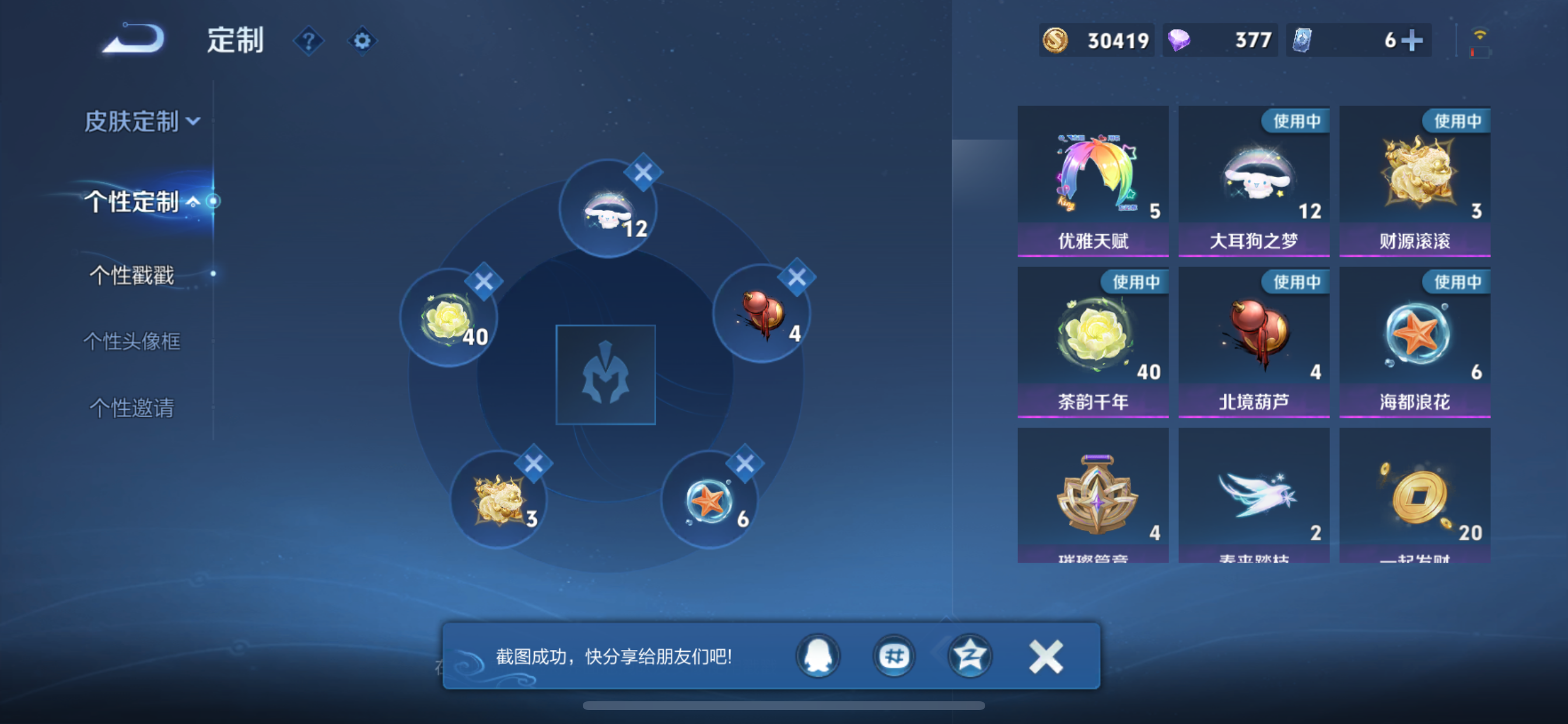Select the 财源滚滚 golden ox thumbnail
This screenshot has height=724, width=1568.
(x=1415, y=177)
